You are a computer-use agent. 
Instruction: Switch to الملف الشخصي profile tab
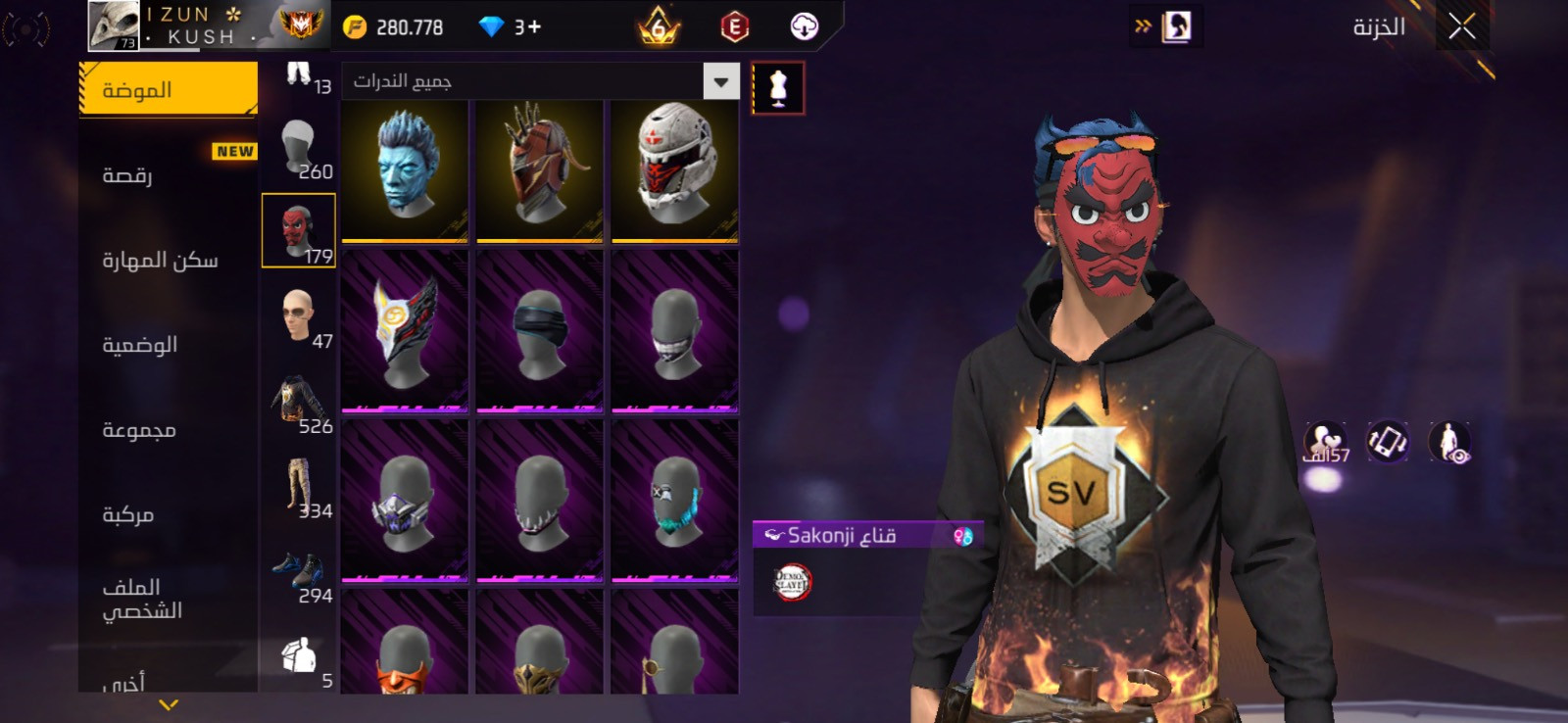[142, 599]
